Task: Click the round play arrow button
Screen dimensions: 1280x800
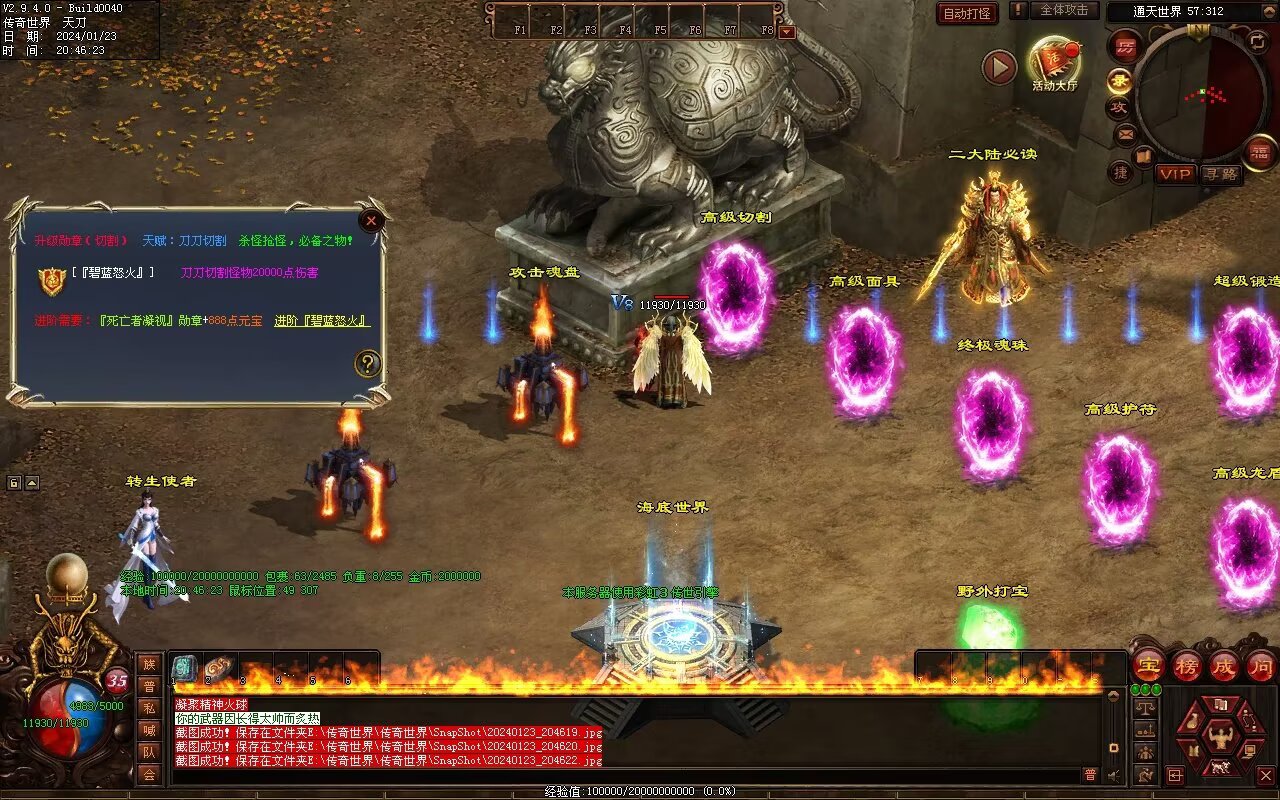Action: pos(998,67)
